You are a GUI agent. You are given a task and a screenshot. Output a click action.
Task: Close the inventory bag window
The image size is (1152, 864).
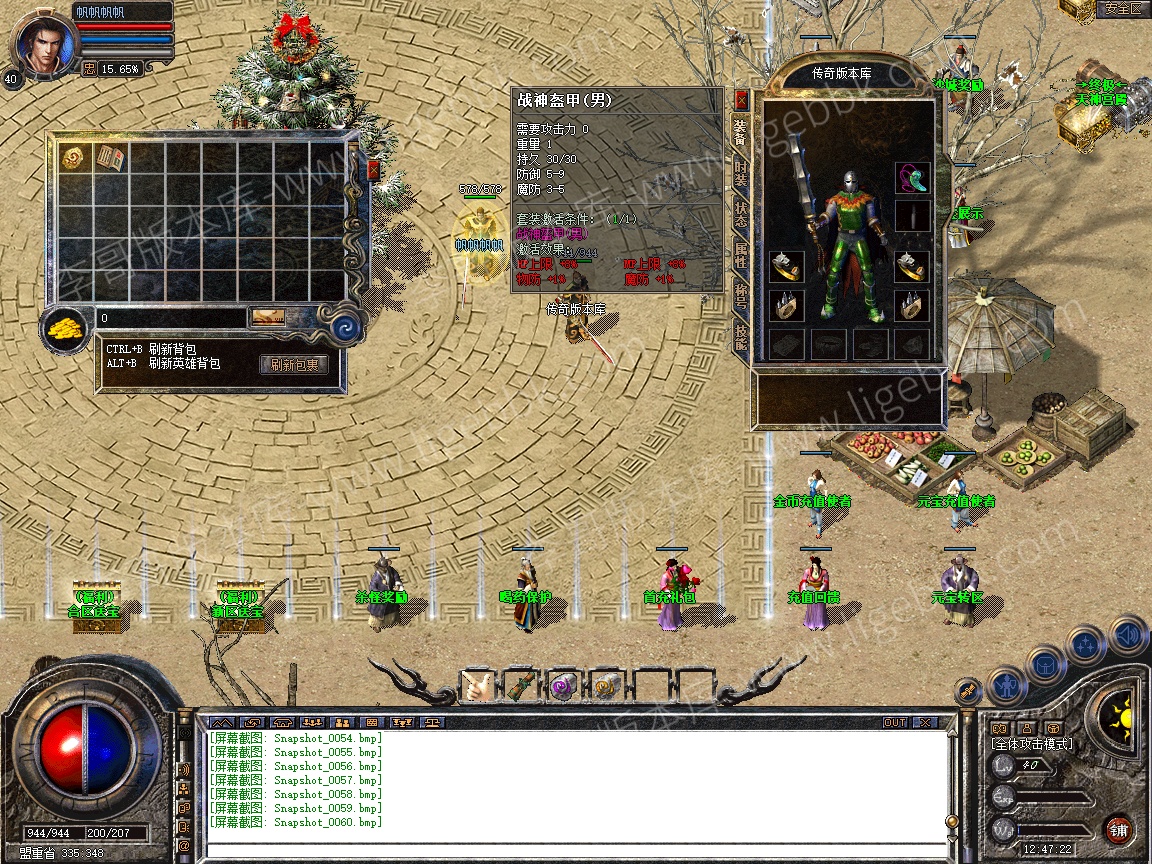(x=373, y=170)
